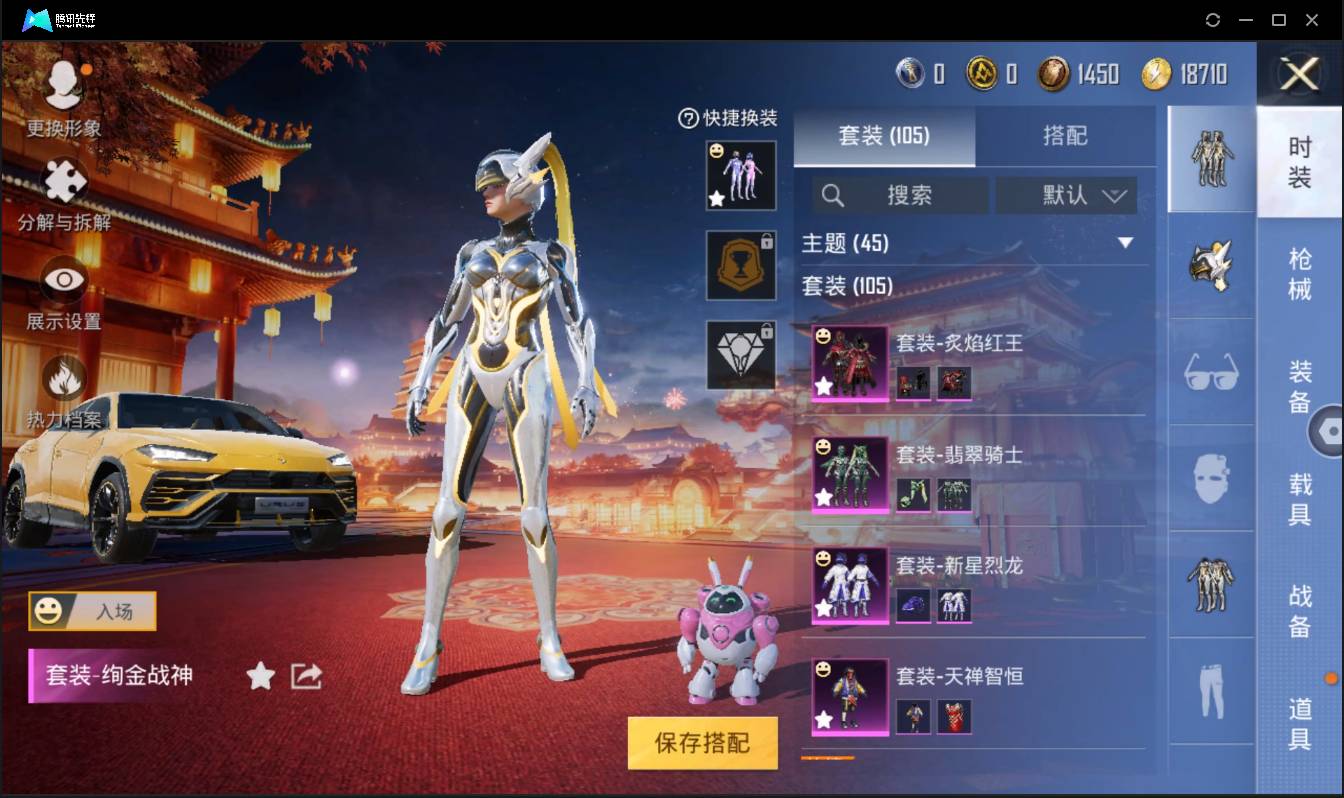Select the mask category icon on right sidebar
This screenshot has height=798, width=1344.
coord(1210,480)
